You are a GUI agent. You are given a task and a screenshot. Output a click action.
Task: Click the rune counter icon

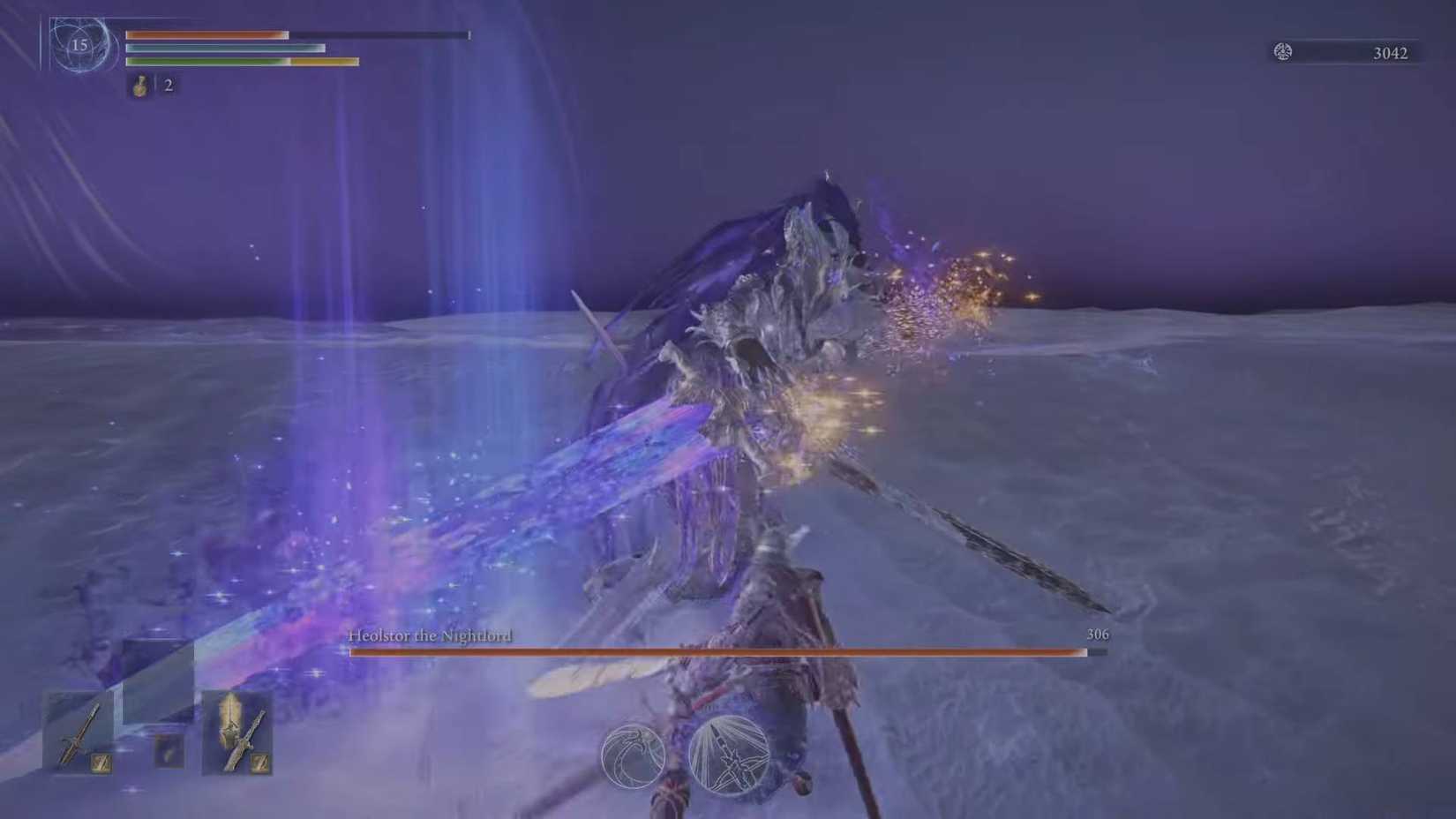click(1280, 52)
